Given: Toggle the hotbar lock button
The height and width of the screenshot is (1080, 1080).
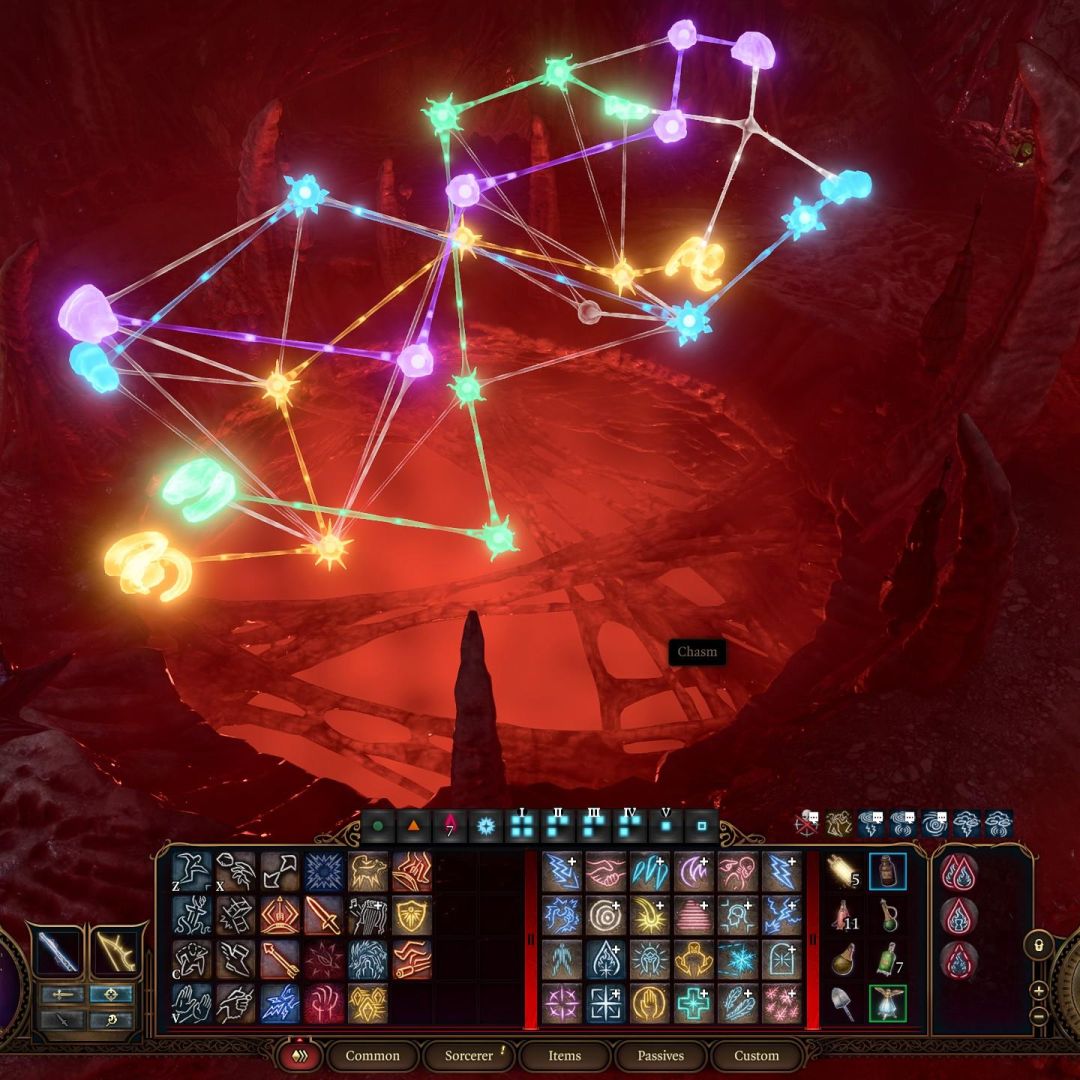Looking at the screenshot, I should pyautogui.click(x=1039, y=944).
